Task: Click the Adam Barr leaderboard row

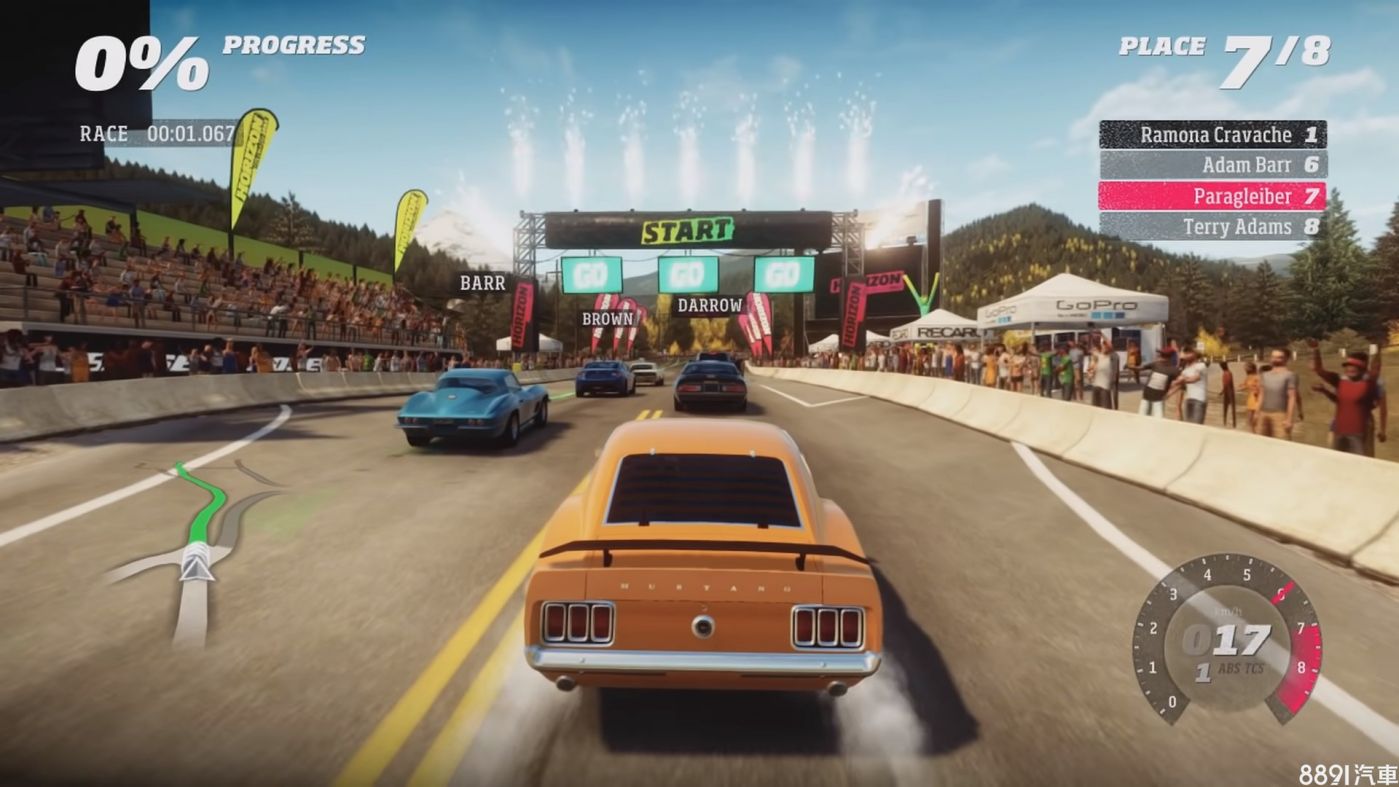Action: tap(1212, 165)
